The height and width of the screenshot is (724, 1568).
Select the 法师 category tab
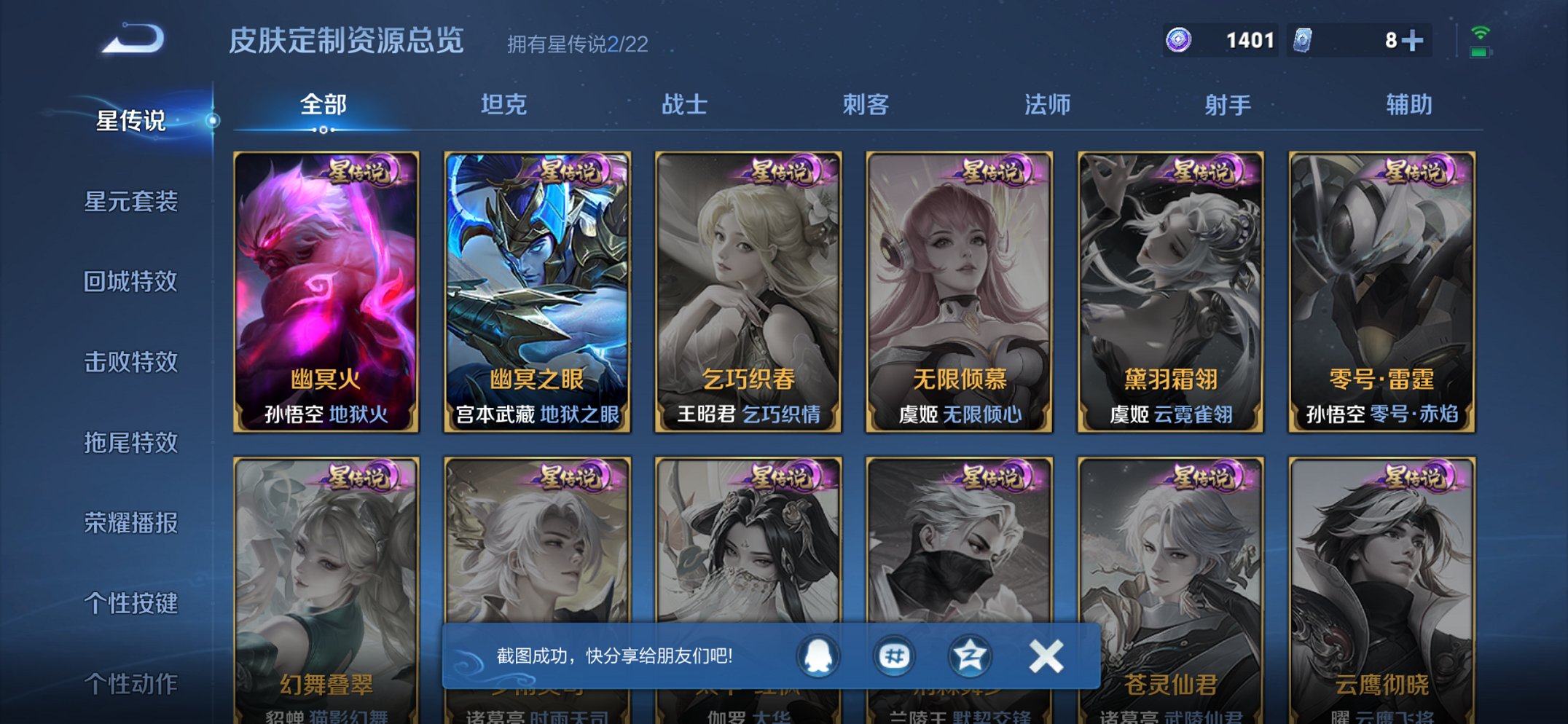[1048, 104]
